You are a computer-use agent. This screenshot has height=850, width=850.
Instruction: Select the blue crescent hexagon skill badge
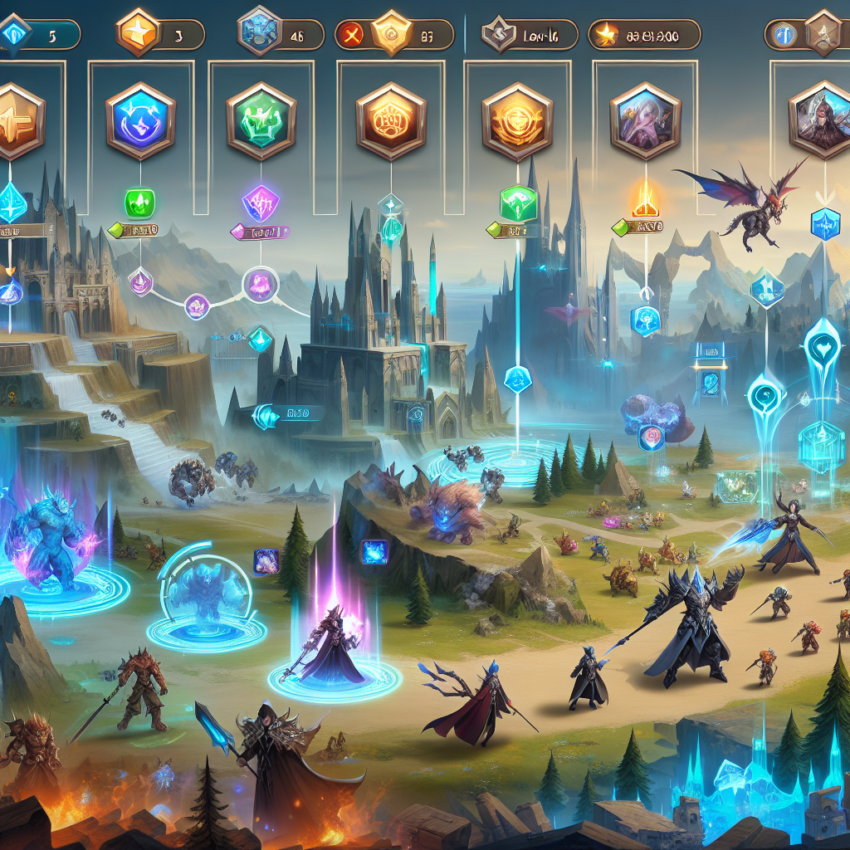[x=140, y=120]
